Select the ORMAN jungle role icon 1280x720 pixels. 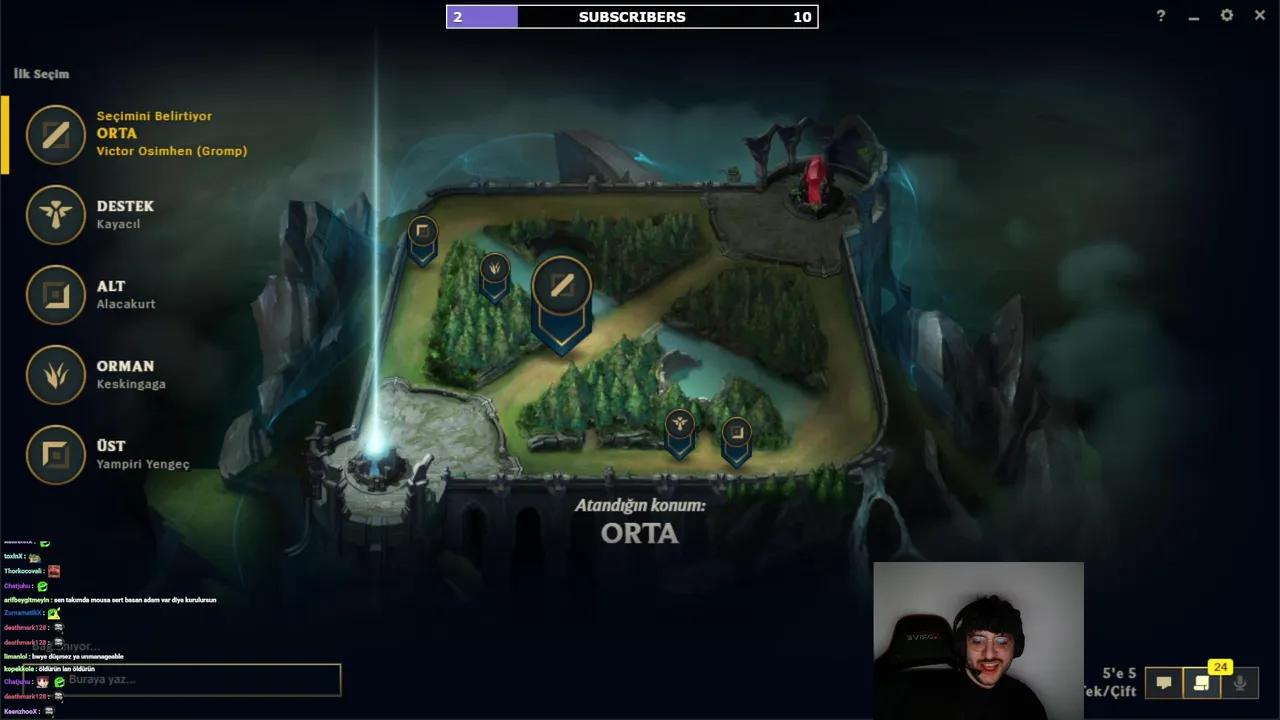point(55,375)
